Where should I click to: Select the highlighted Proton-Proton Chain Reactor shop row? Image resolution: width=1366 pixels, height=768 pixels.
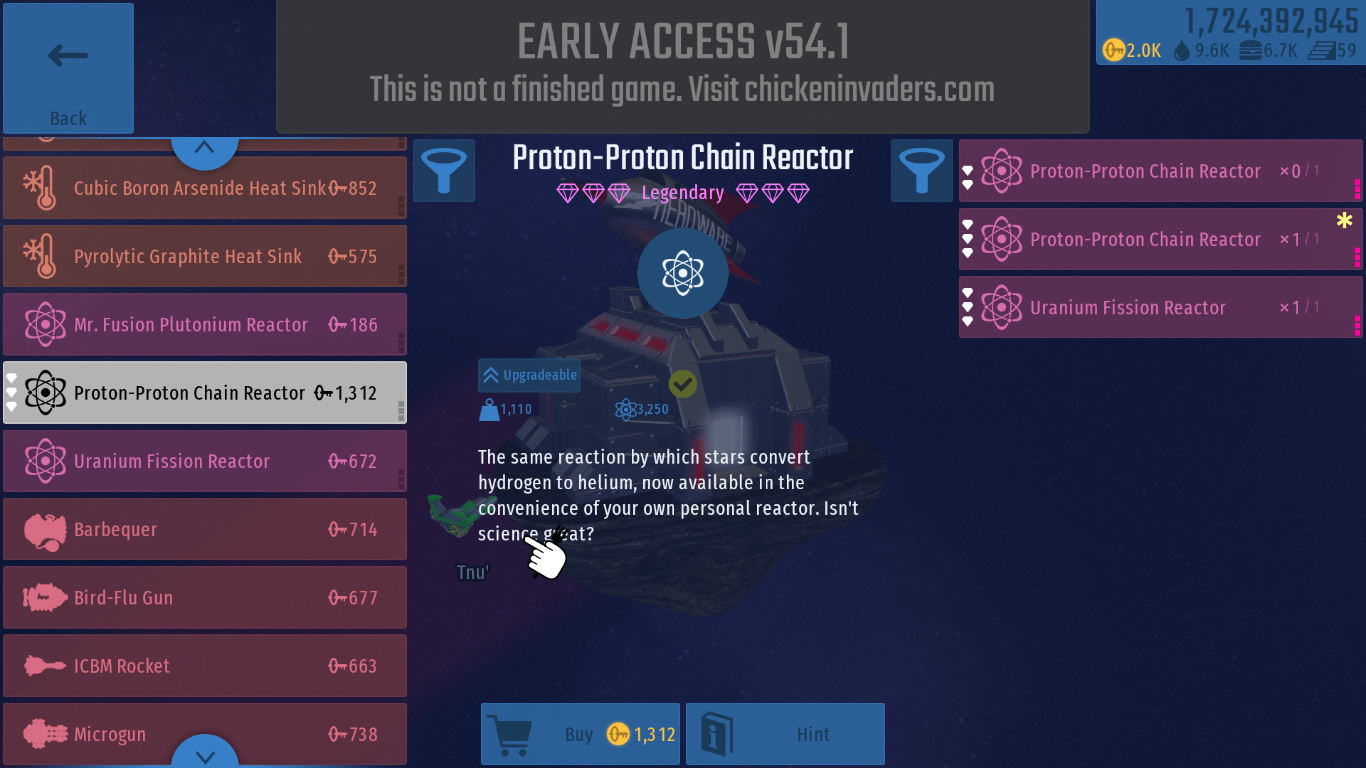point(204,393)
